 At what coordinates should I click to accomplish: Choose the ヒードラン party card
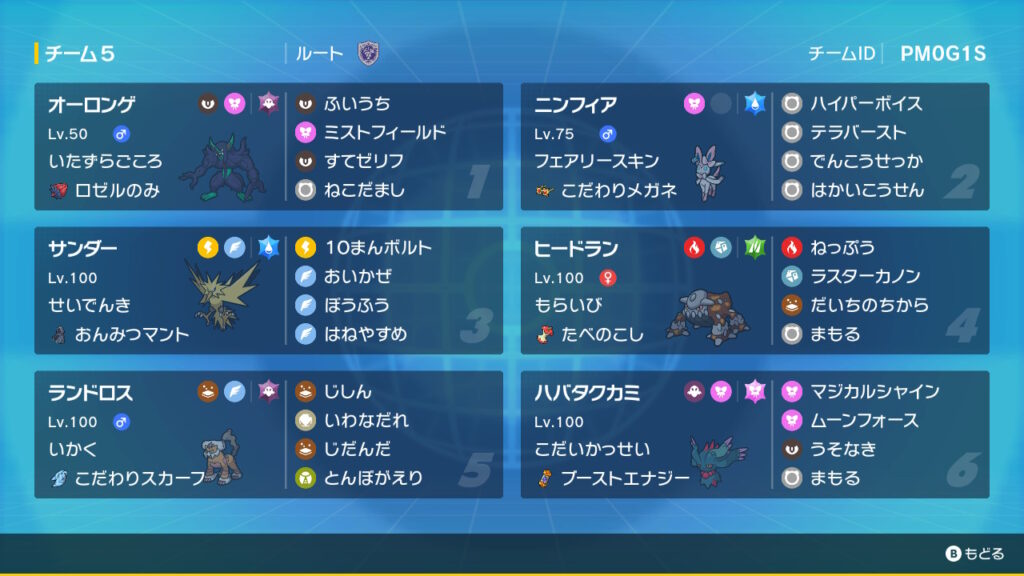click(646, 290)
